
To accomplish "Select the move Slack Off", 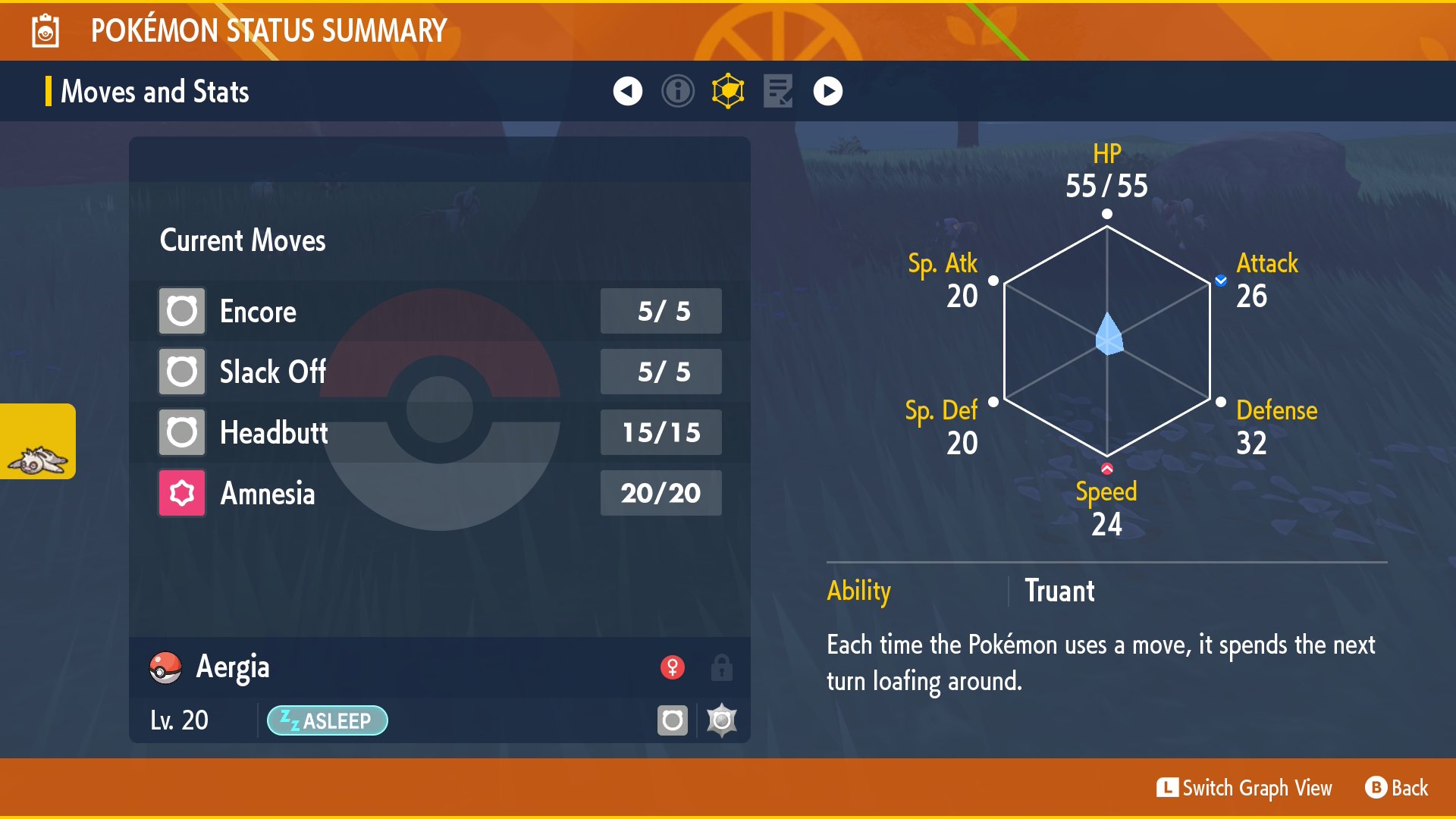I will pyautogui.click(x=440, y=372).
